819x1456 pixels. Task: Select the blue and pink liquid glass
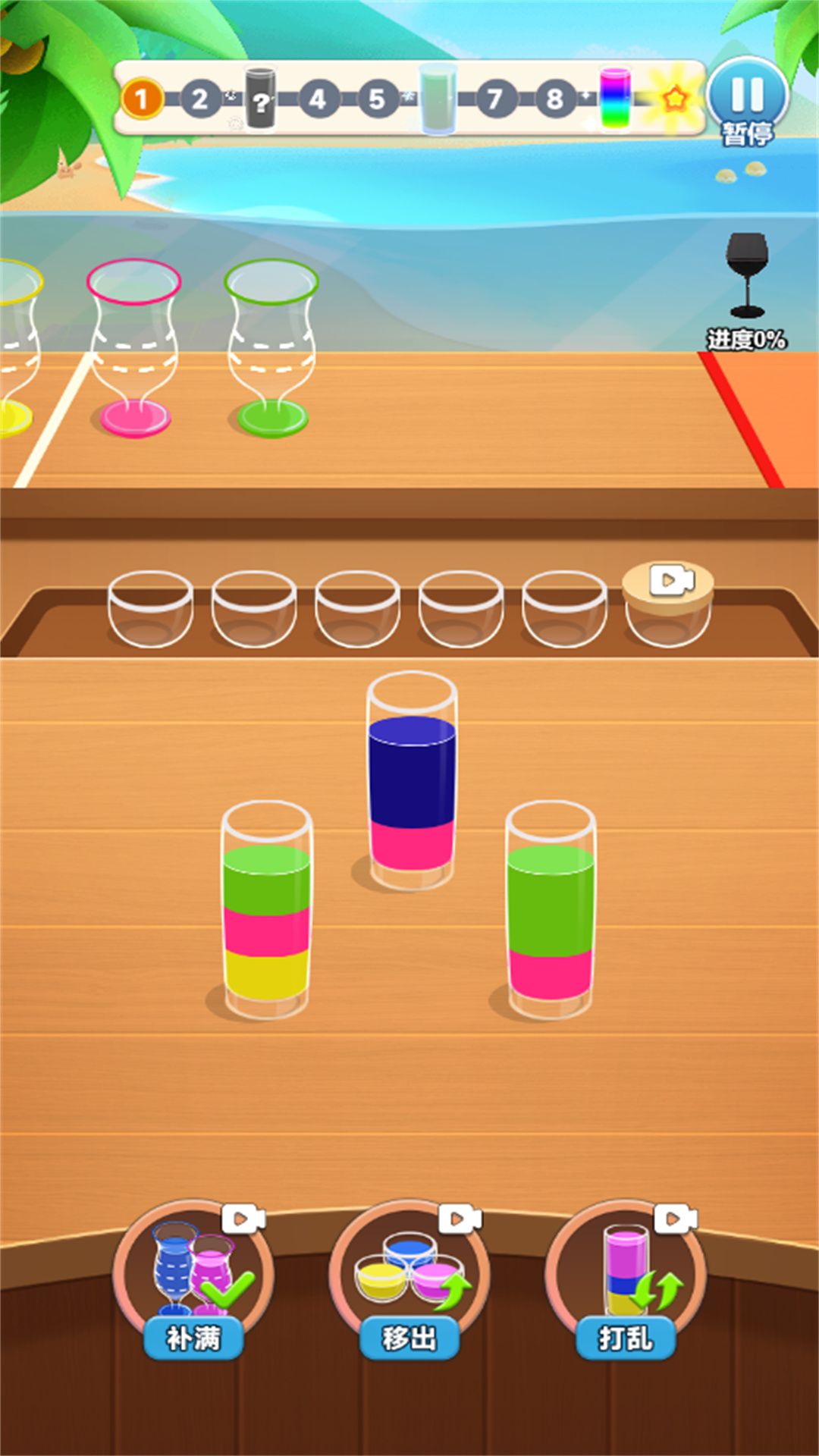[412, 781]
